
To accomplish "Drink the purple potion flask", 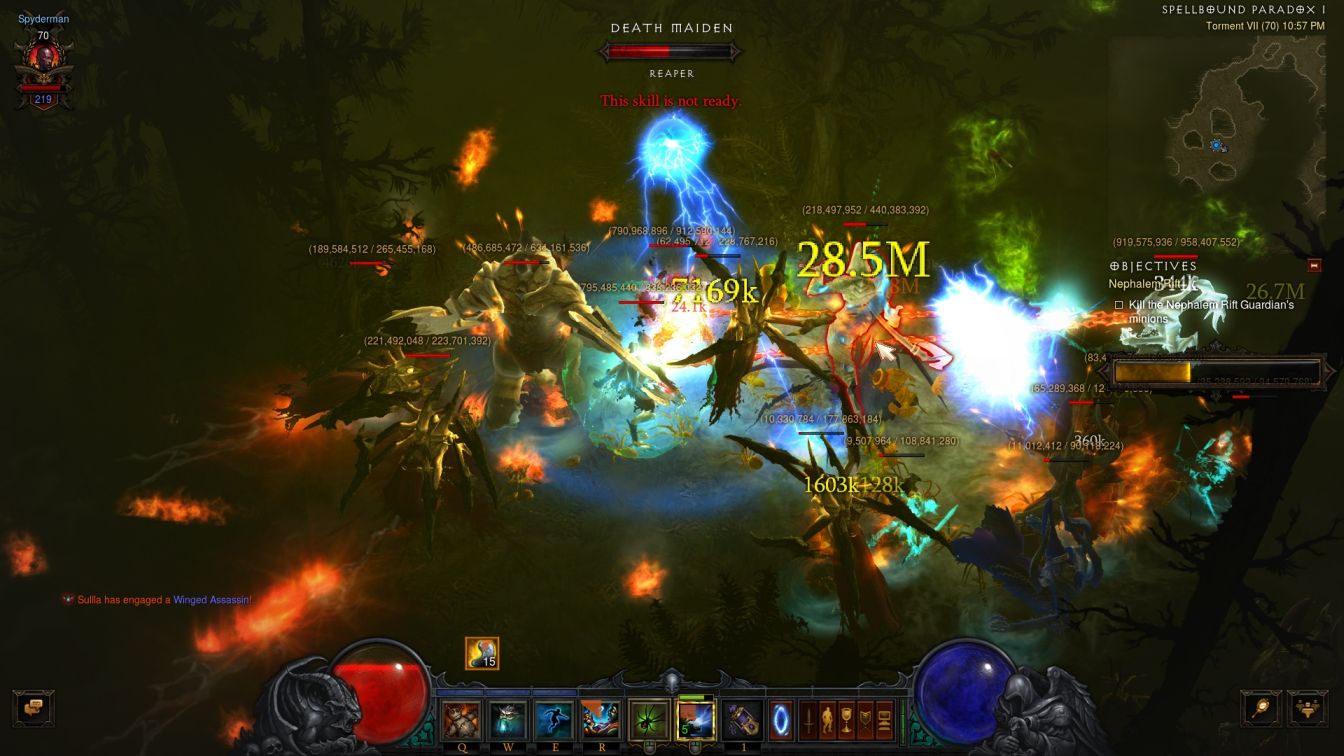I will 741,720.
